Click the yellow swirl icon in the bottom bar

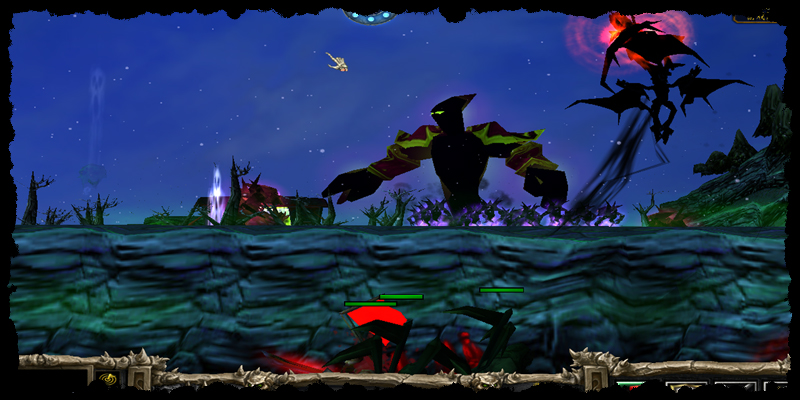tap(107, 380)
